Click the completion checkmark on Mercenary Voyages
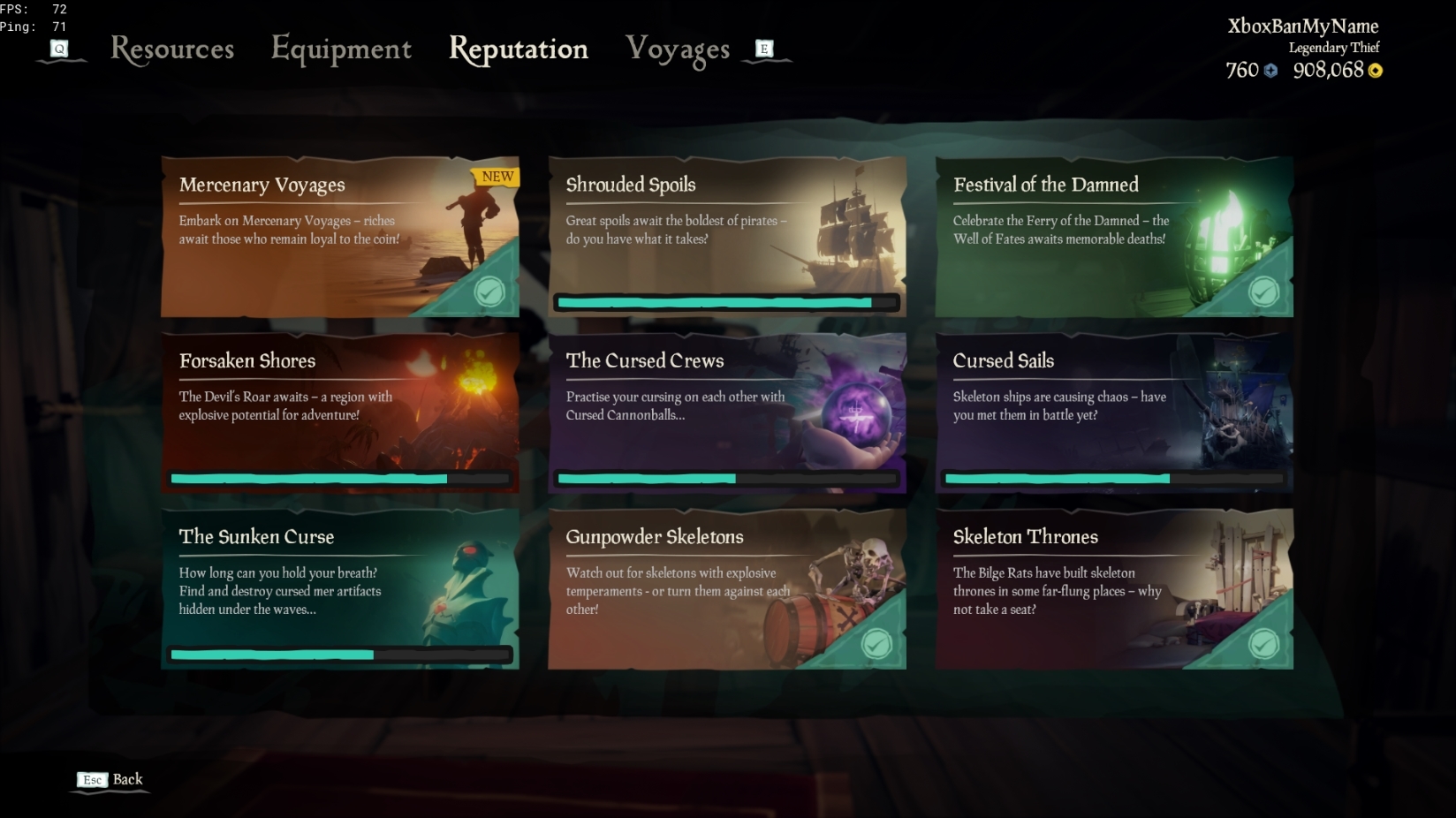This screenshot has height=818, width=1456. click(x=489, y=292)
